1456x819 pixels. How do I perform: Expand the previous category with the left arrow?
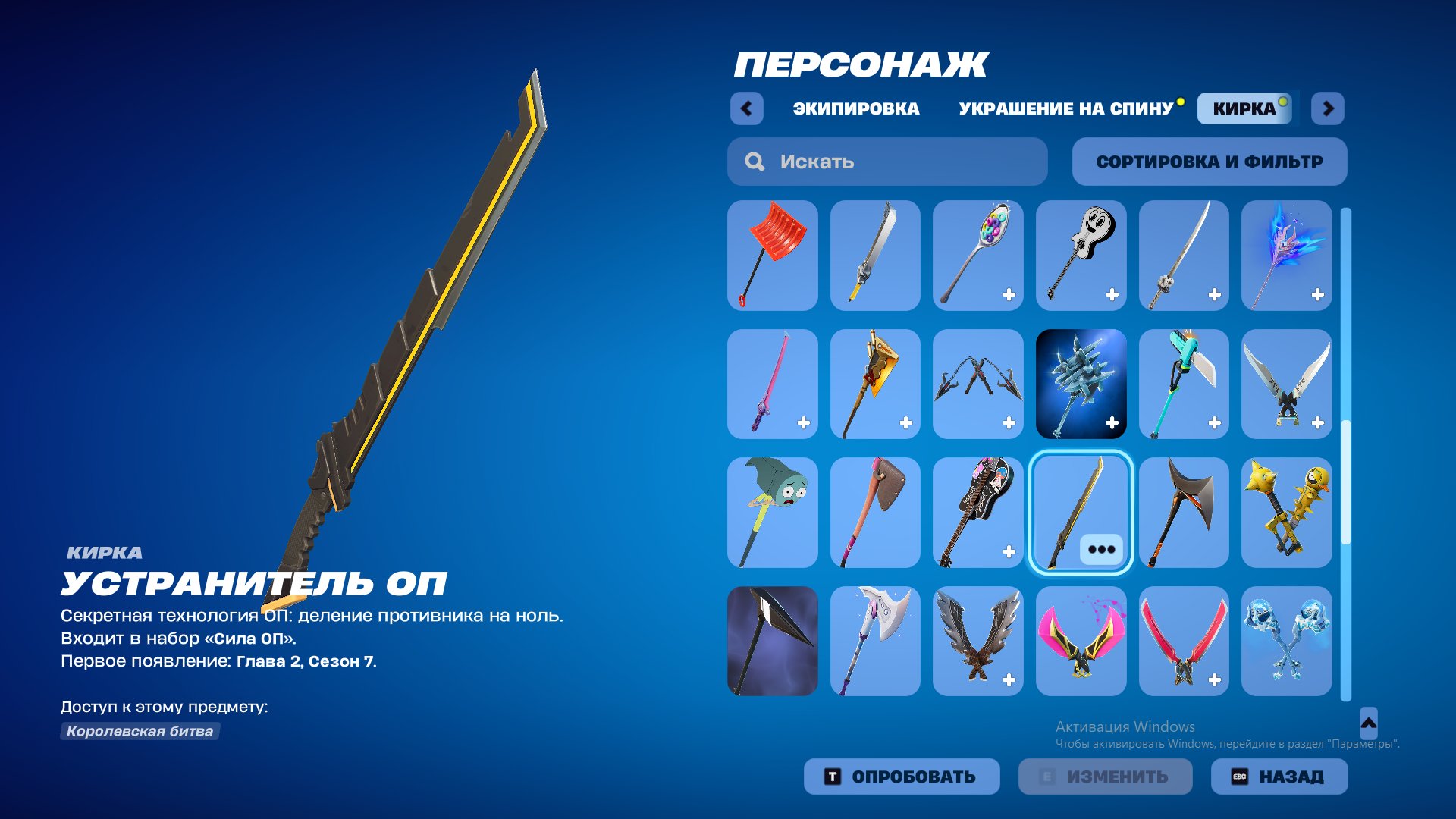pos(748,109)
